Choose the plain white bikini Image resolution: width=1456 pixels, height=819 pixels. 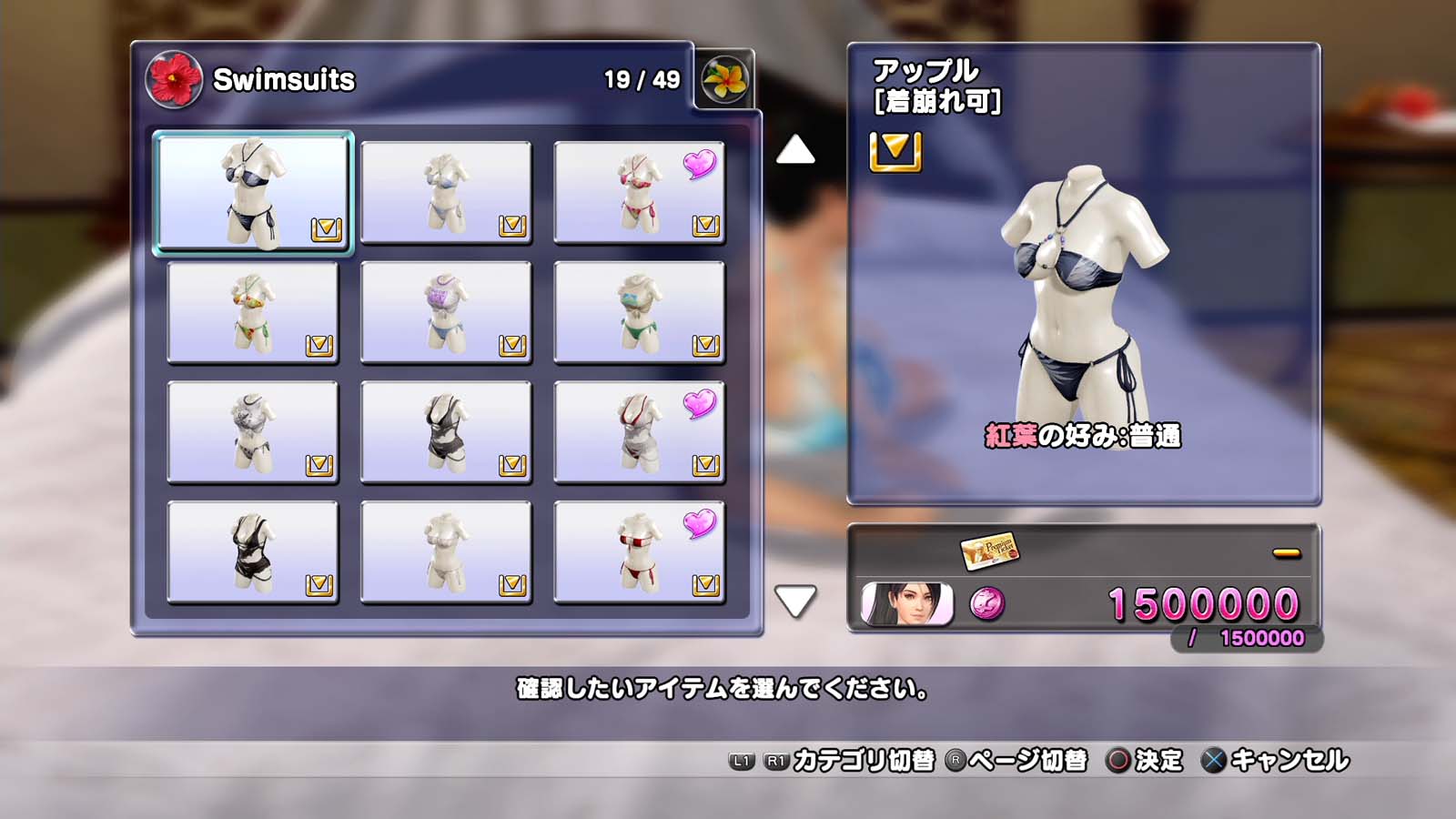pyautogui.click(x=446, y=552)
